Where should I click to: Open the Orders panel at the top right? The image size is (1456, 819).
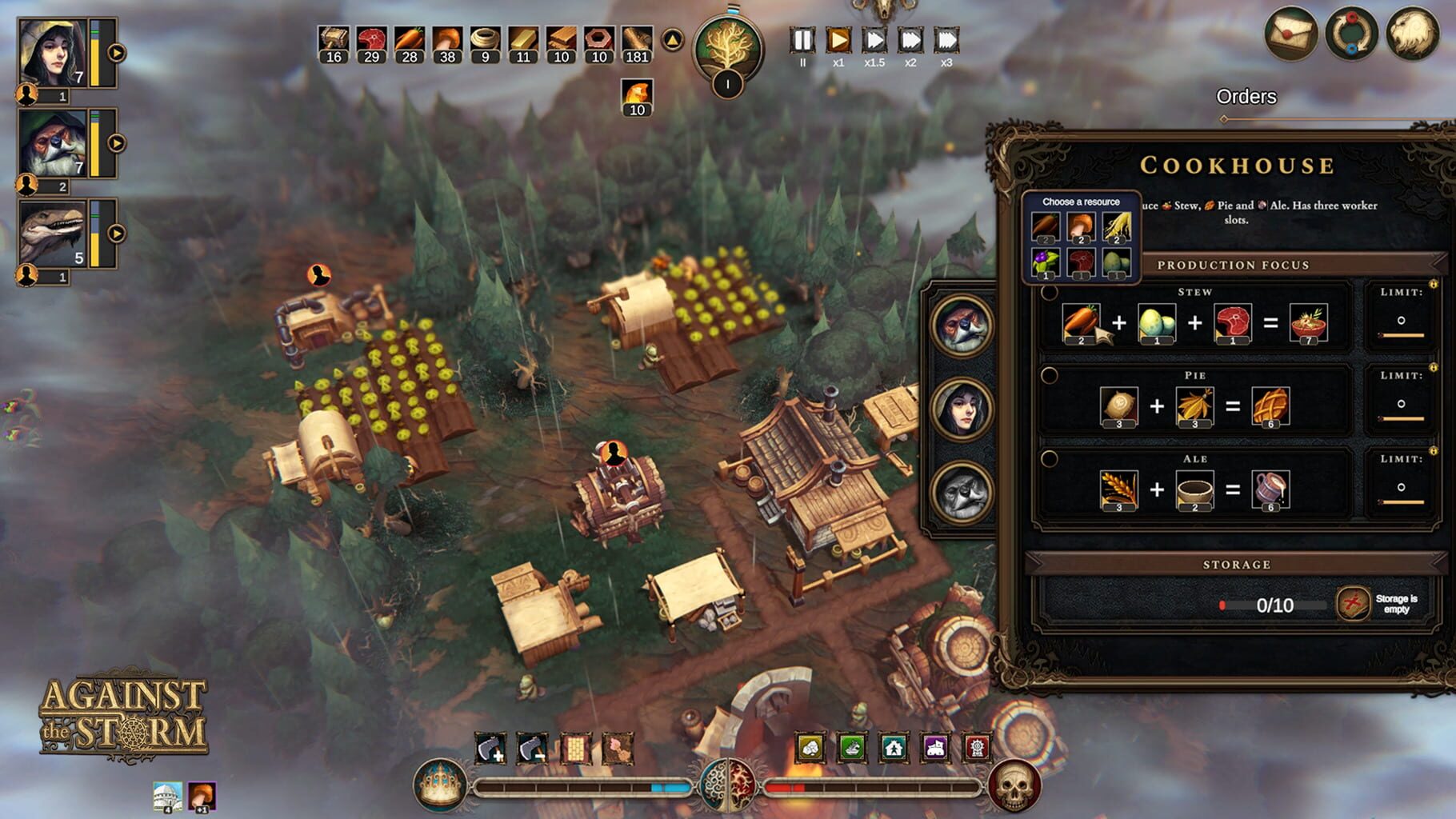tap(1246, 98)
